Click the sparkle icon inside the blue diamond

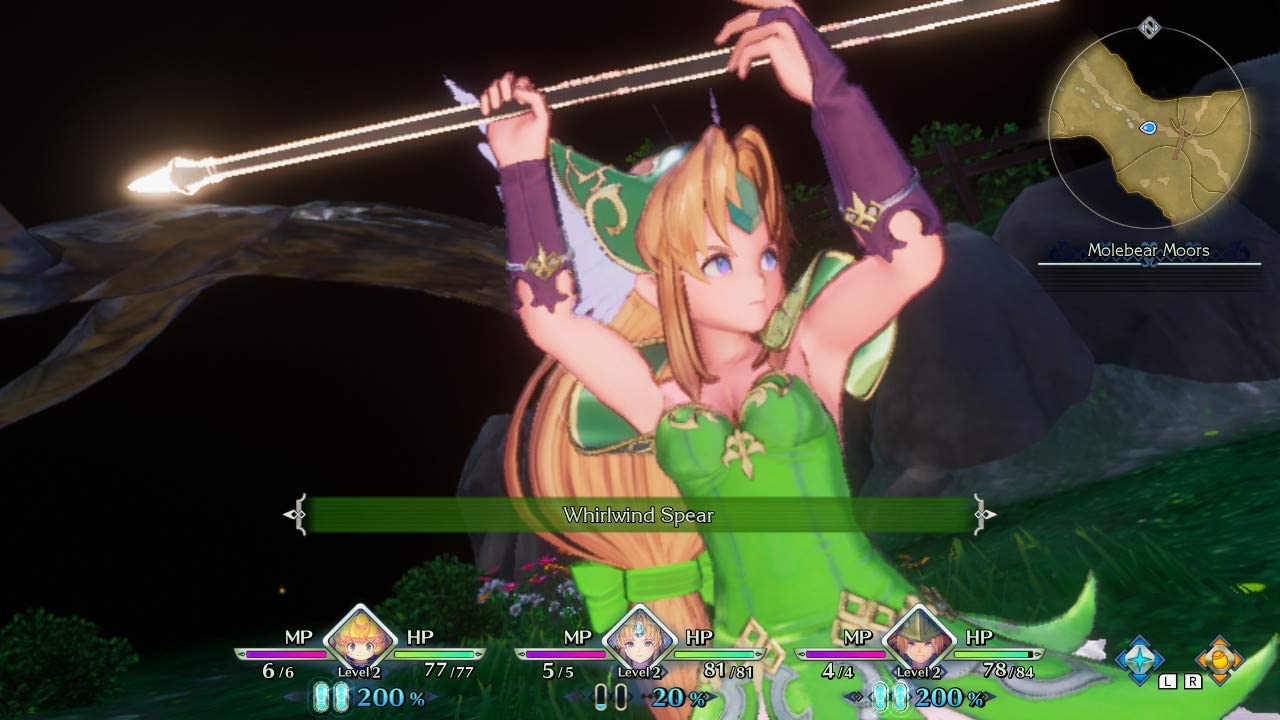pos(1138,657)
